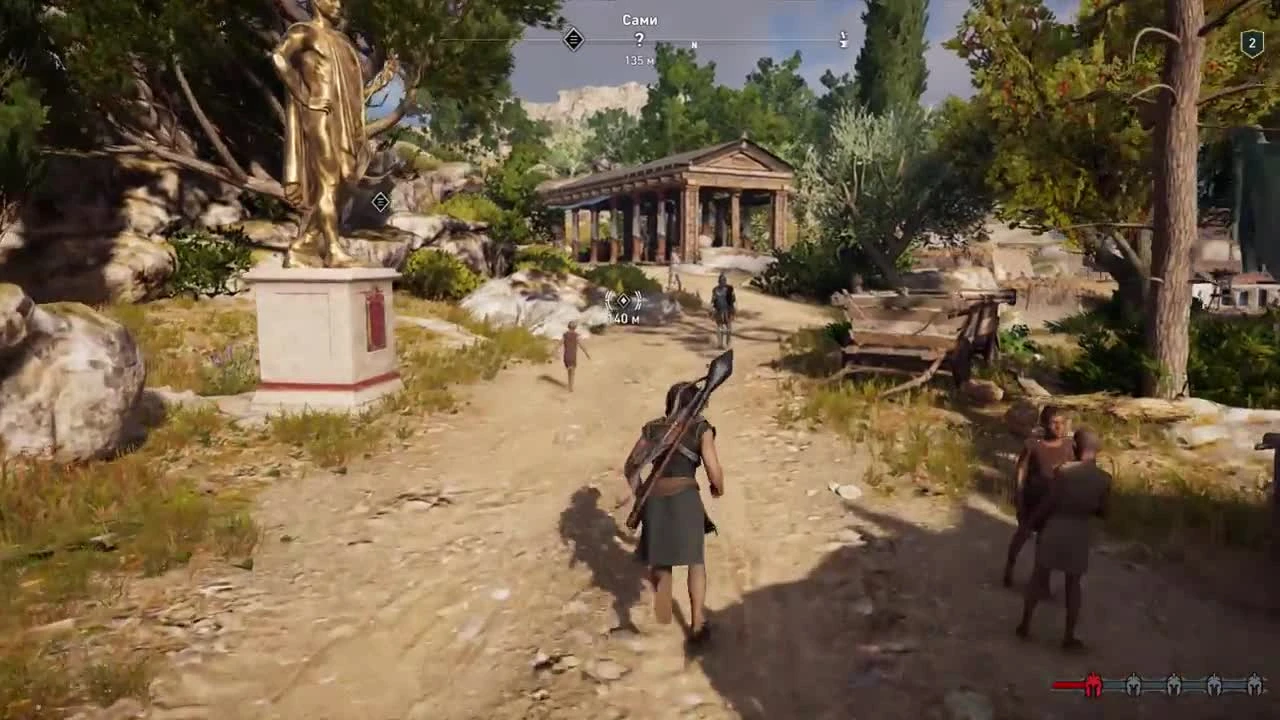The image size is (1280, 720).
Task: Click the Сами location name at top of screen
Action: coord(640,20)
